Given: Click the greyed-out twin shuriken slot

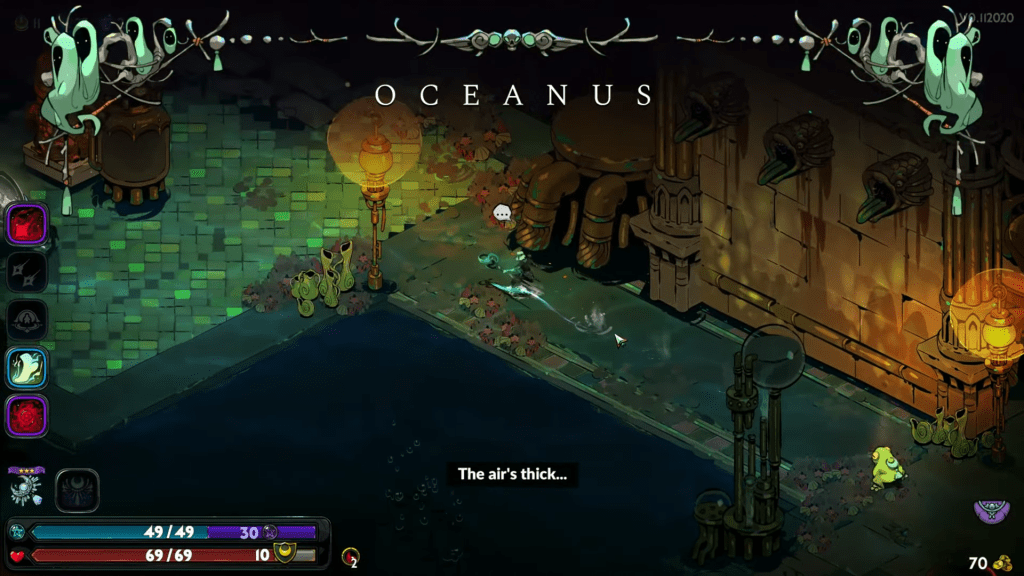Looking at the screenshot, I should coord(27,271).
